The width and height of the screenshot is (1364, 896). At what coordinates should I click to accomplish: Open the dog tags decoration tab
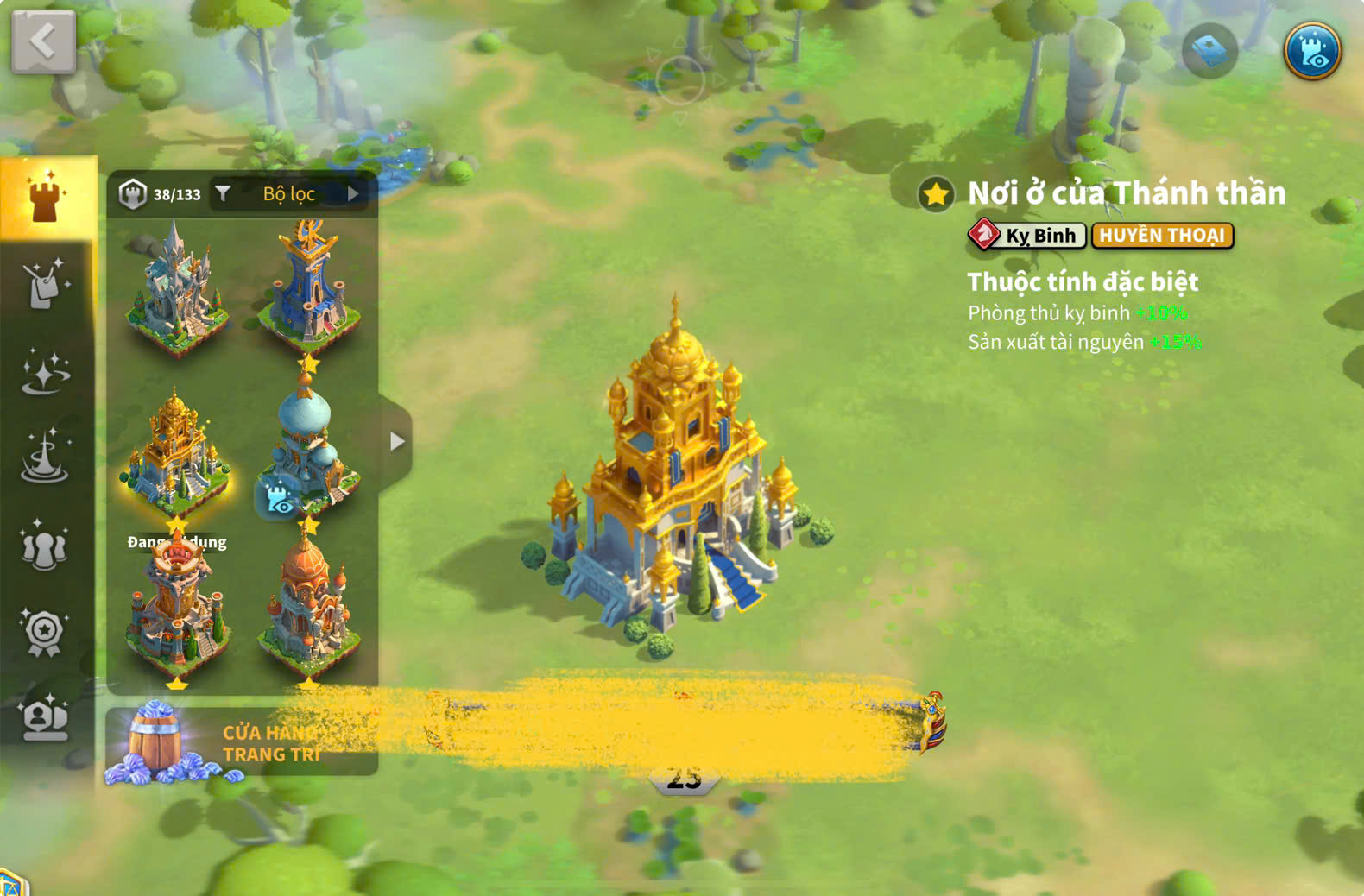[x=45, y=284]
